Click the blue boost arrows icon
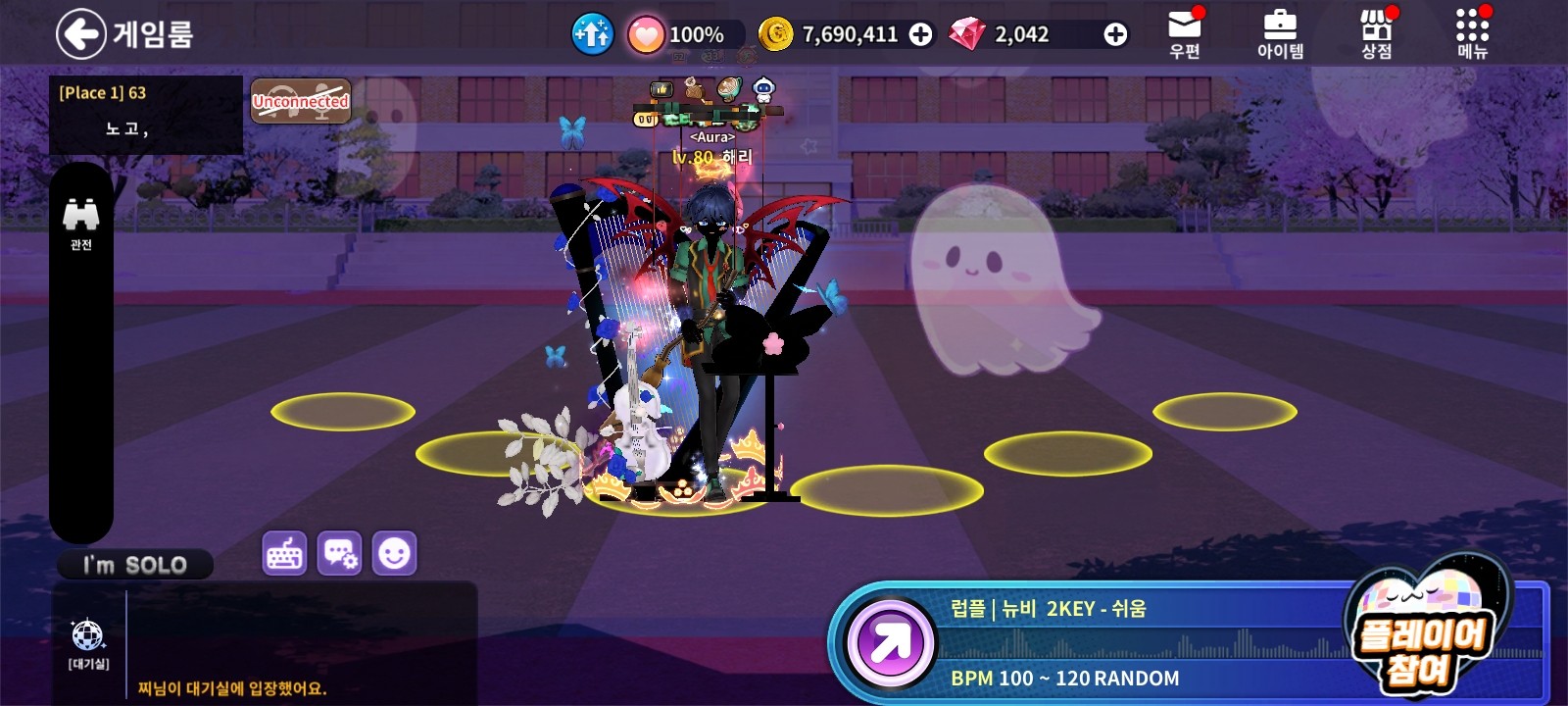This screenshot has width=1568, height=706. click(x=592, y=34)
